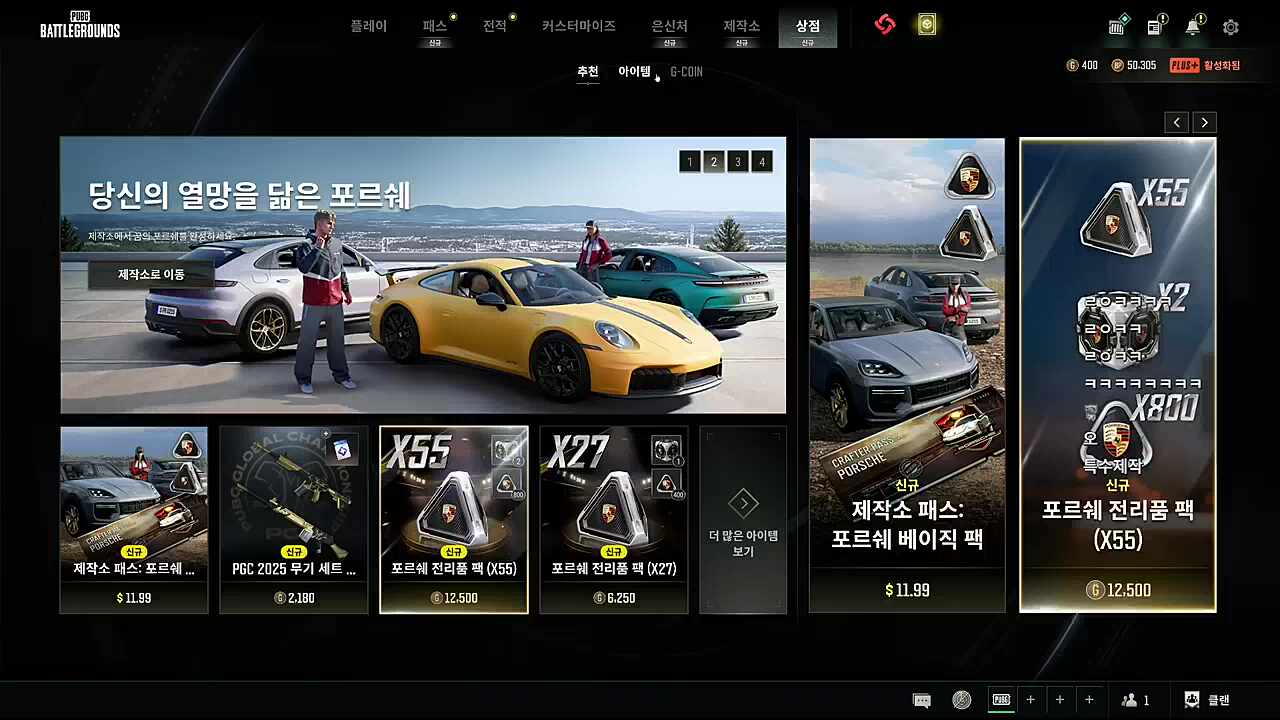Click the right arrow to see next store page

pyautogui.click(x=1204, y=122)
